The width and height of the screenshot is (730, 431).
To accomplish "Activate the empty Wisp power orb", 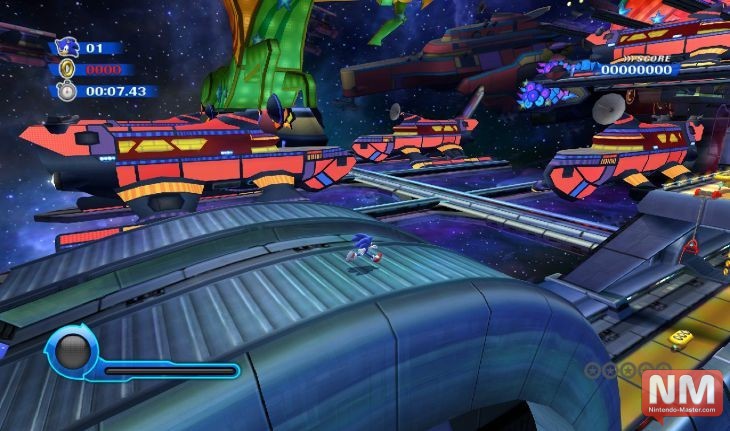I will [72, 350].
